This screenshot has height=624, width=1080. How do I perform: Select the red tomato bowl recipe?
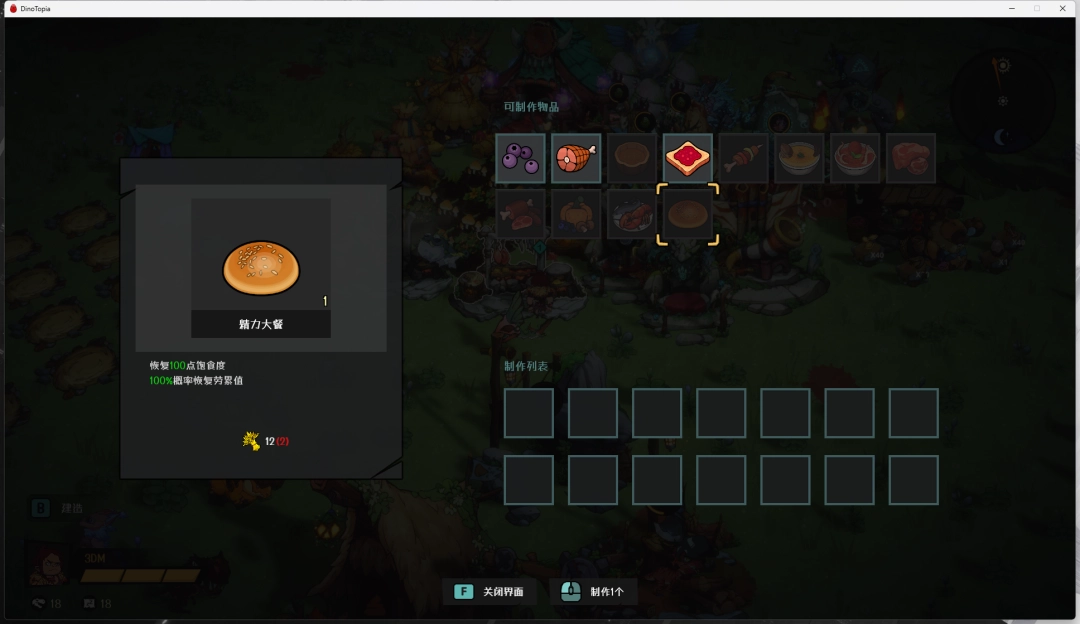coord(855,158)
